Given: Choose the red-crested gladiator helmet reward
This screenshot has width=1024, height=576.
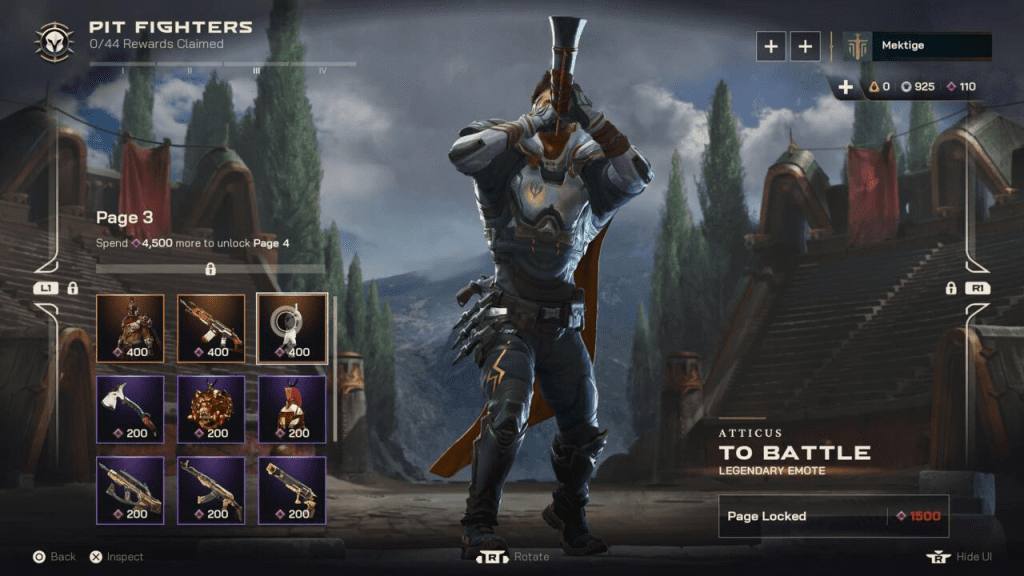Looking at the screenshot, I should [292, 409].
